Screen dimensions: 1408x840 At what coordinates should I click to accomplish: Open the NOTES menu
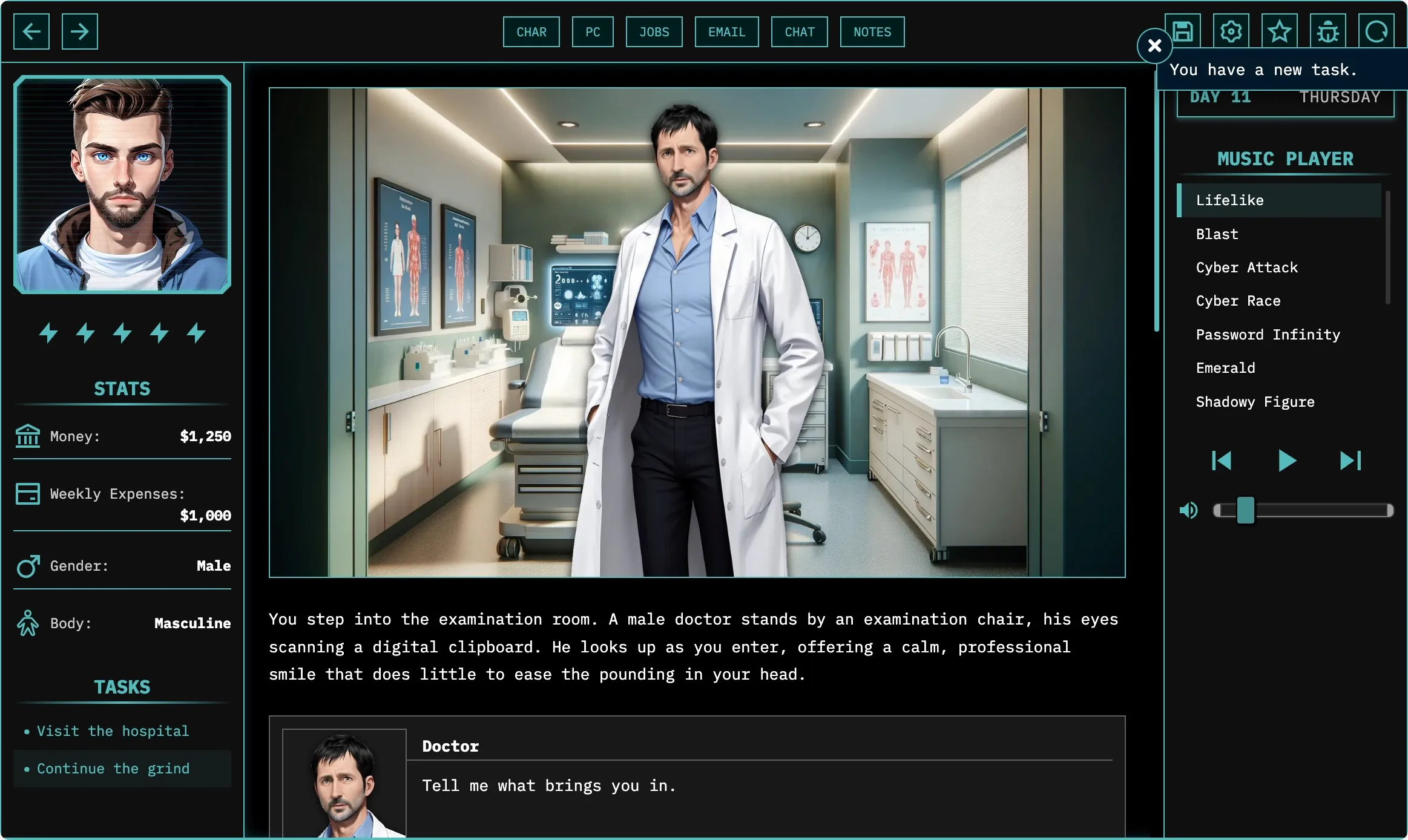(x=872, y=32)
